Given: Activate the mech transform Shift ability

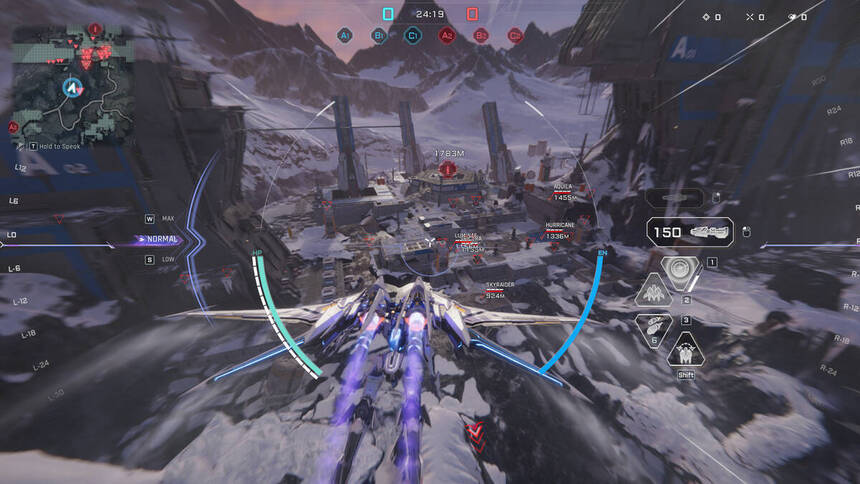Looking at the screenshot, I should (686, 352).
